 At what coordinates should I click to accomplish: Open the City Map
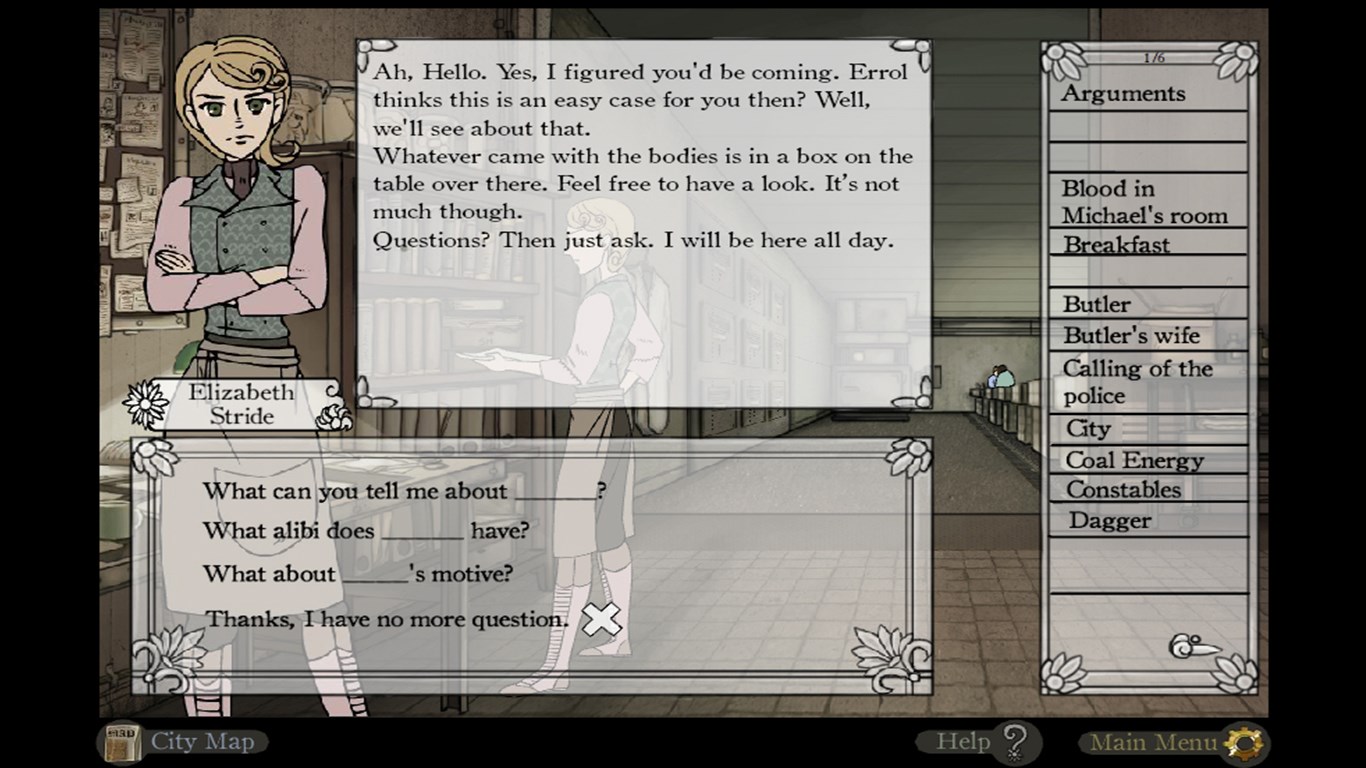click(185, 742)
